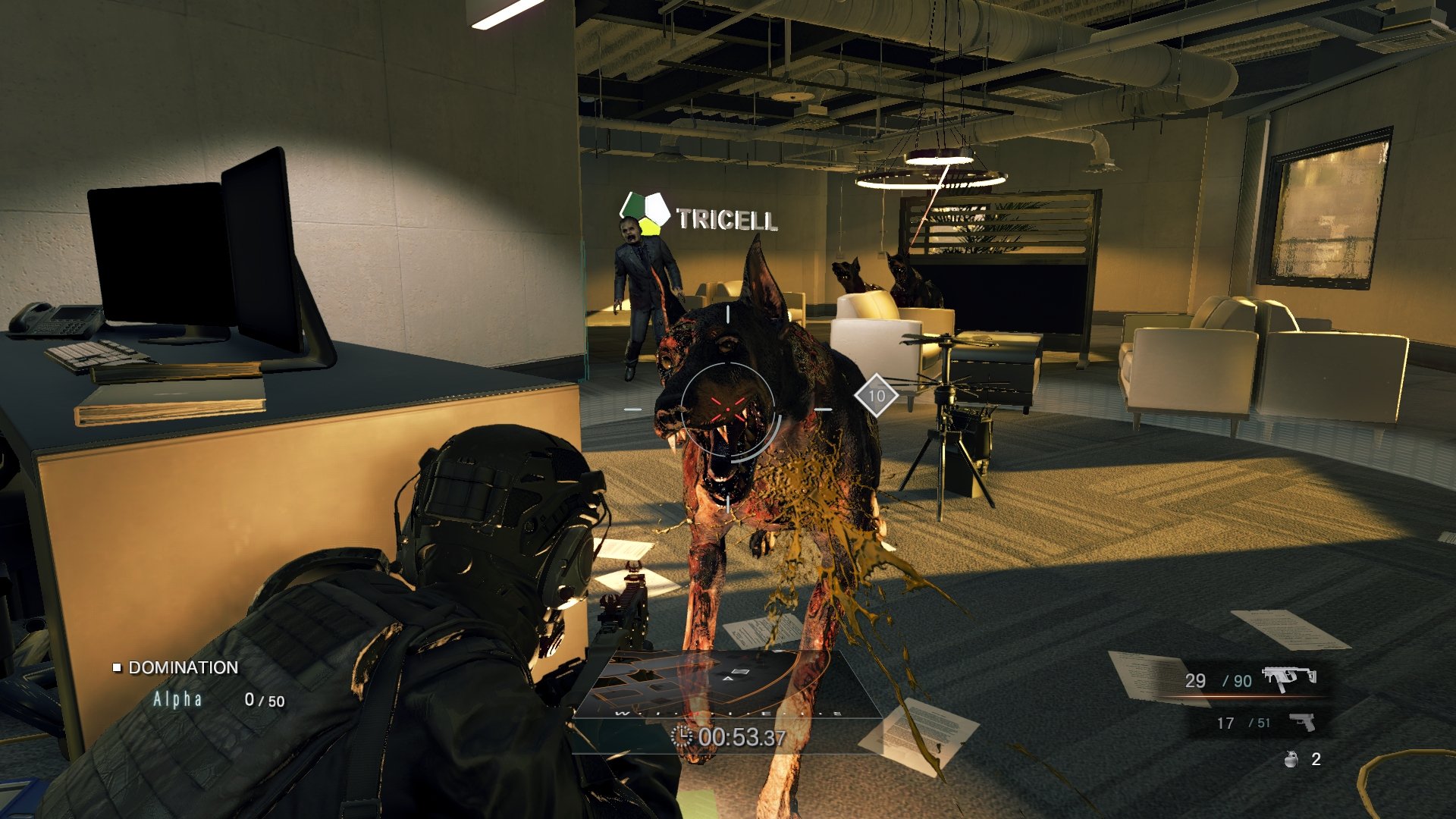Select the Alpha team tab

click(x=177, y=699)
